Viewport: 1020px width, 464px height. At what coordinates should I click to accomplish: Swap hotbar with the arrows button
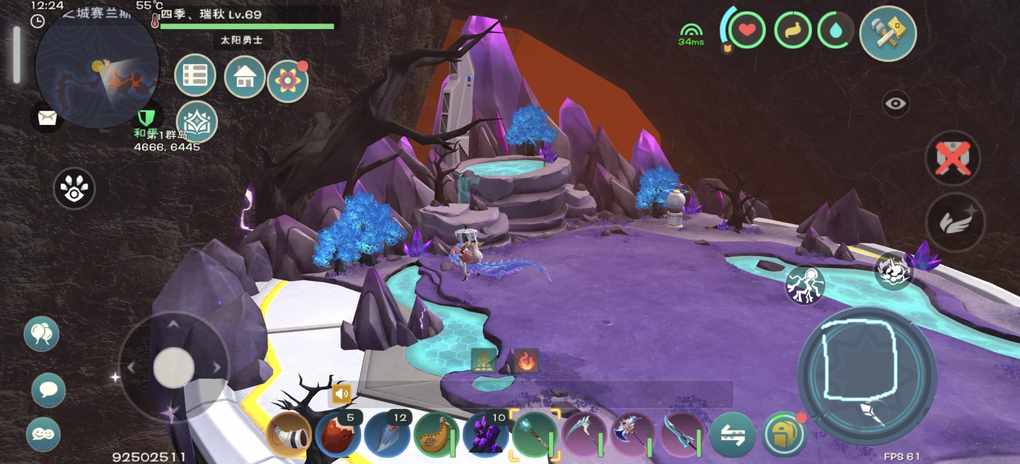pyautogui.click(x=732, y=435)
